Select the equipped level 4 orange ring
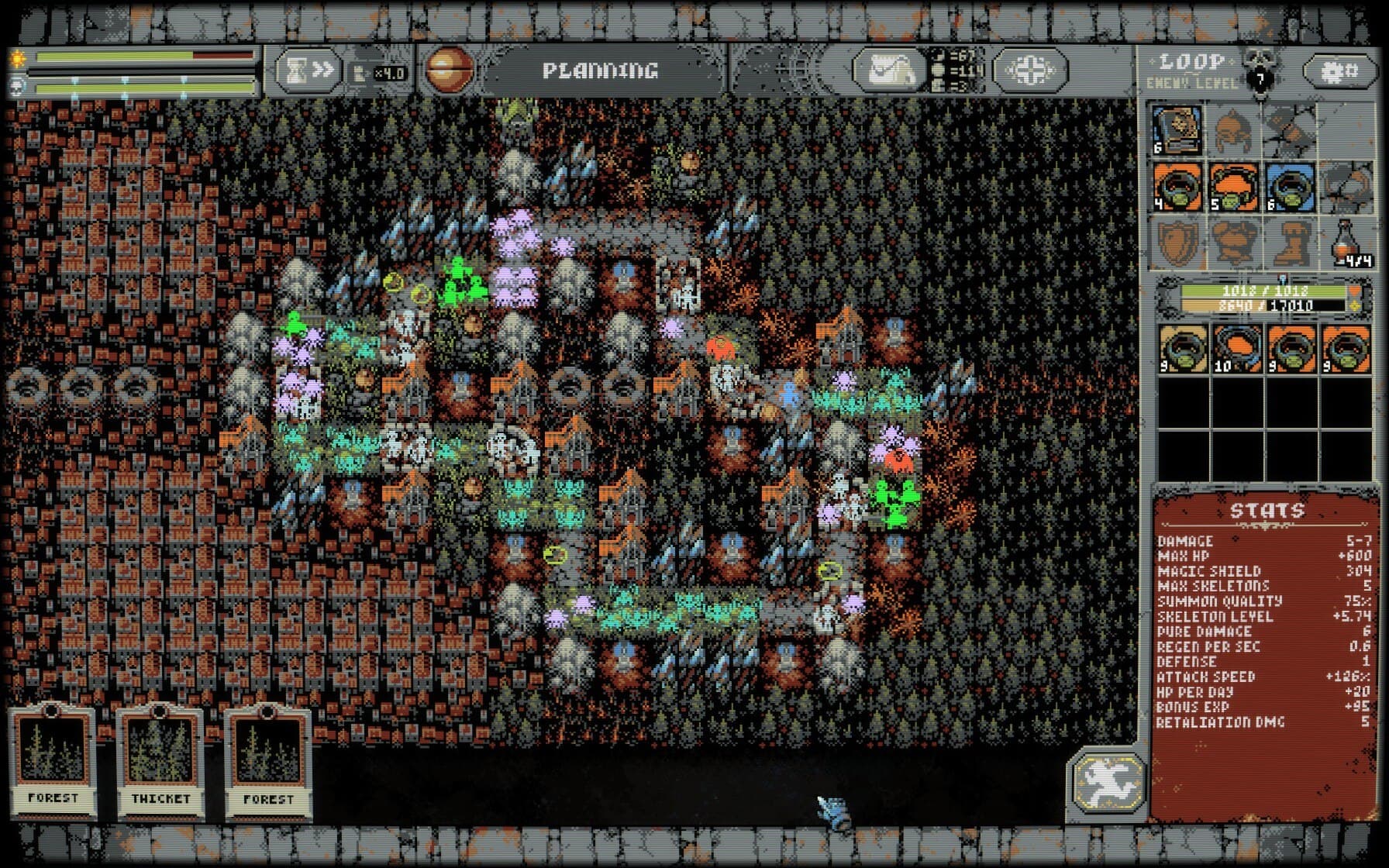This screenshot has height=868, width=1389. pyautogui.click(x=1177, y=187)
